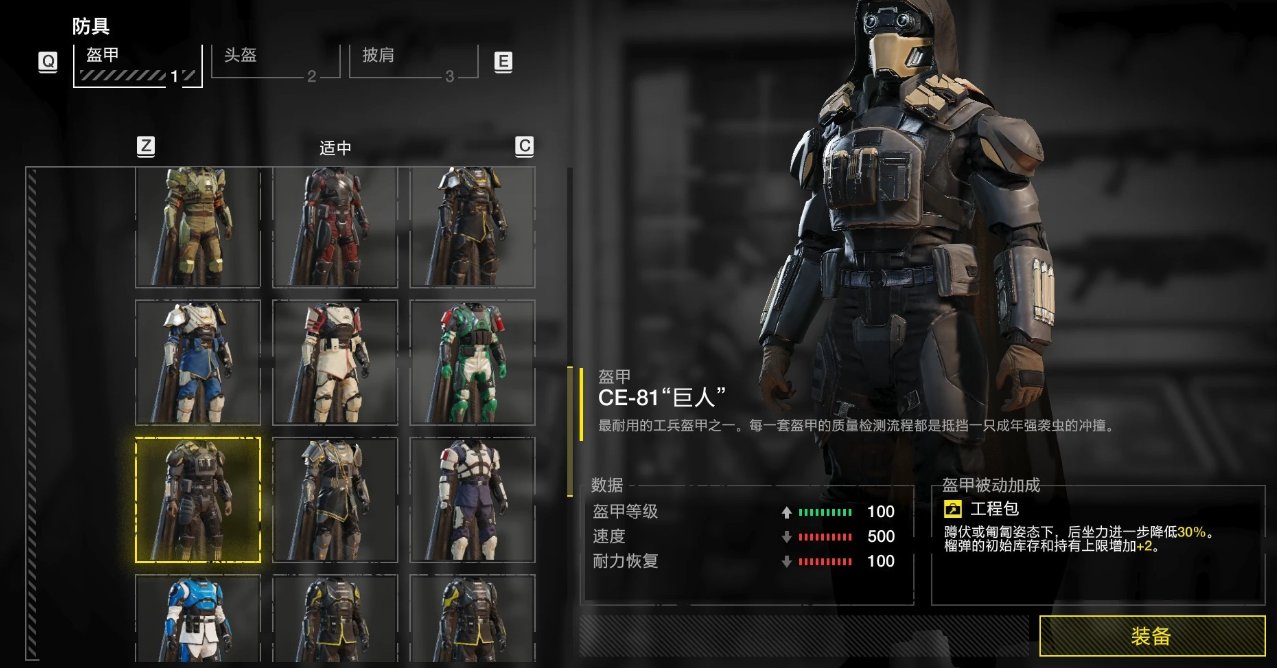The height and width of the screenshot is (668, 1277).
Task: Choose the white armor with red shoulders
Action: pos(335,362)
